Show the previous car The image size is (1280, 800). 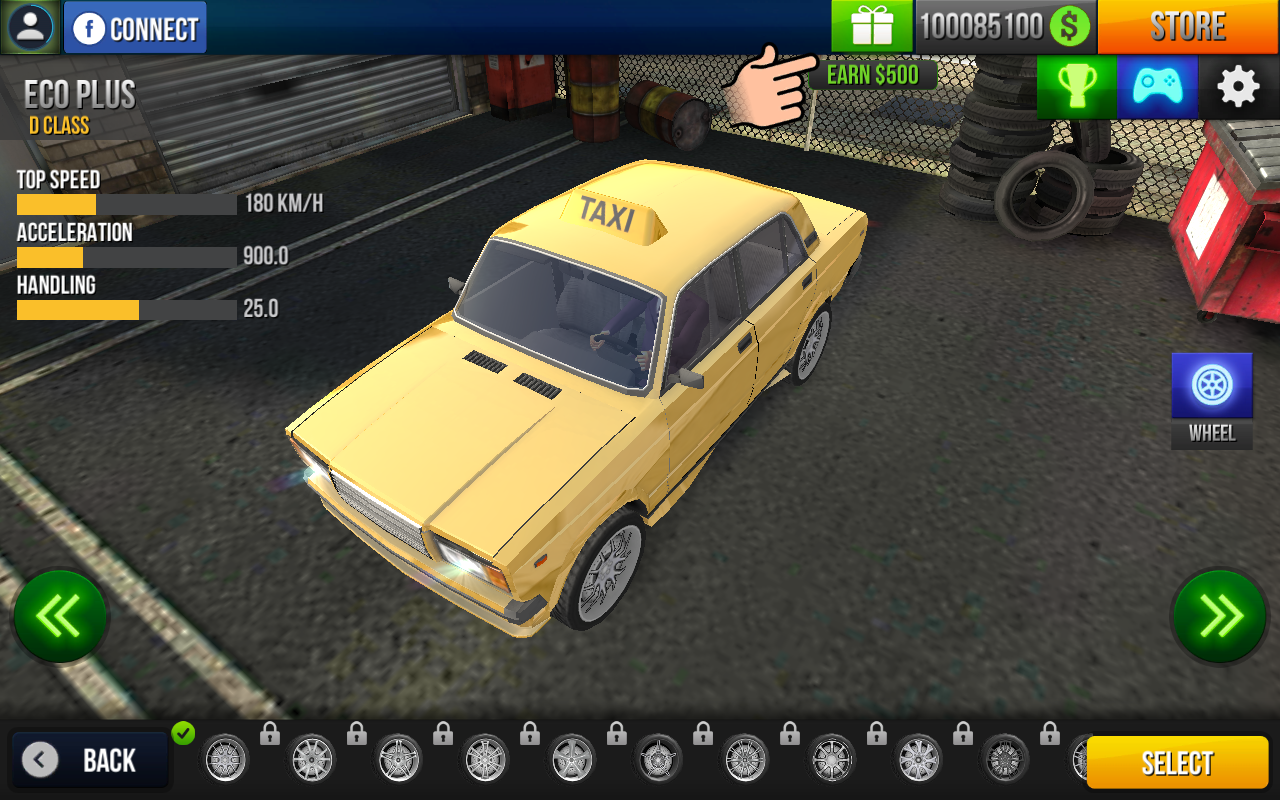pos(60,616)
